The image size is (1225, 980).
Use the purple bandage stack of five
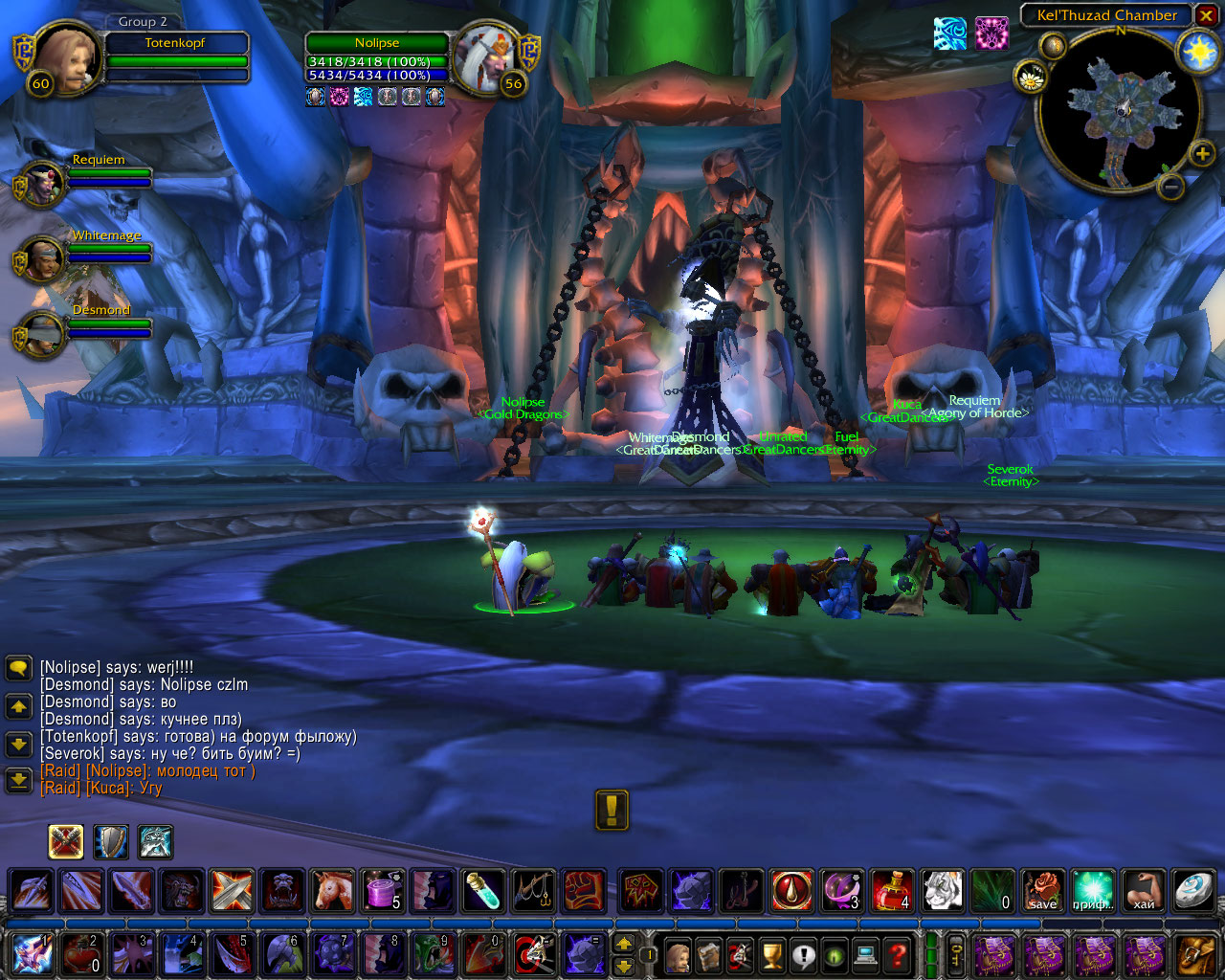(383, 891)
